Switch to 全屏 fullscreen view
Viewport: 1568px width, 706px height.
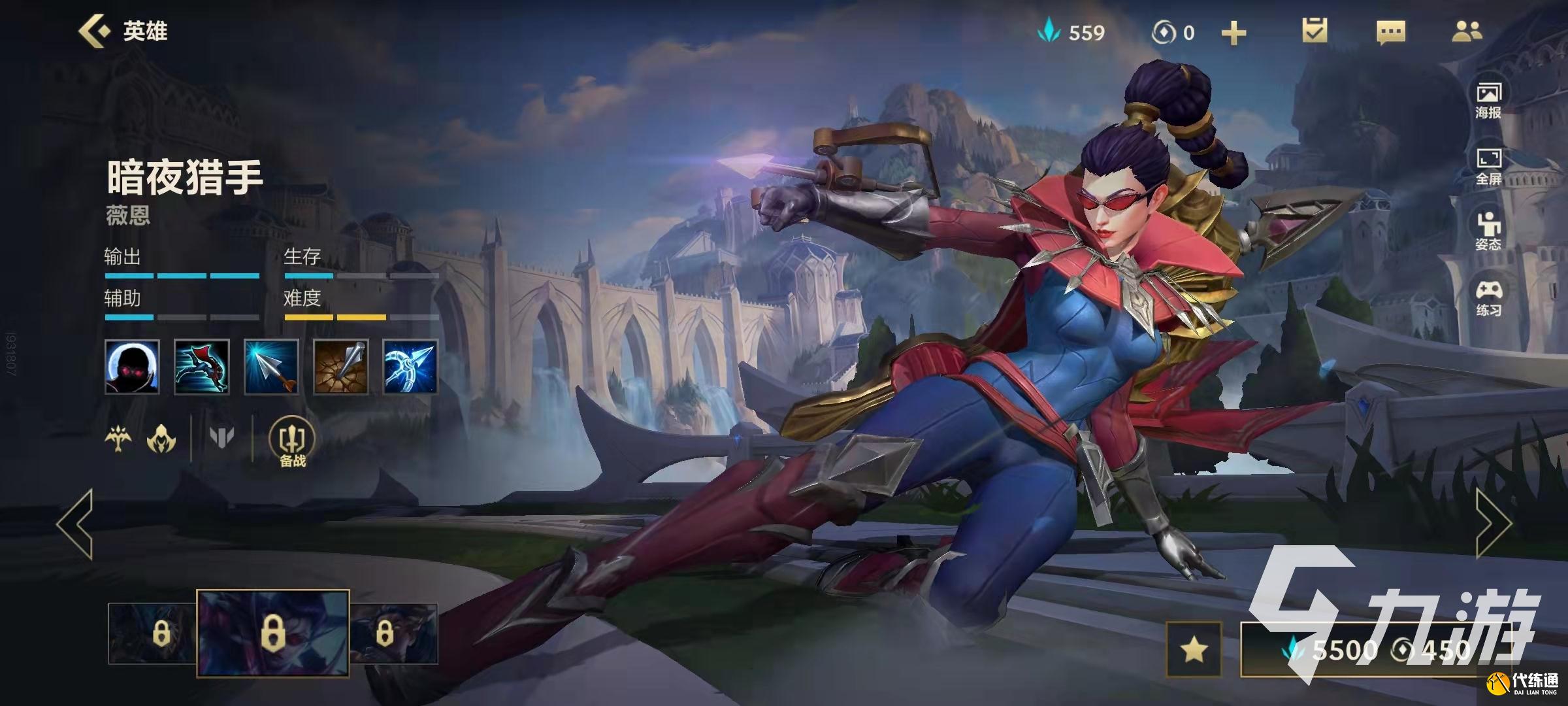coord(1488,166)
